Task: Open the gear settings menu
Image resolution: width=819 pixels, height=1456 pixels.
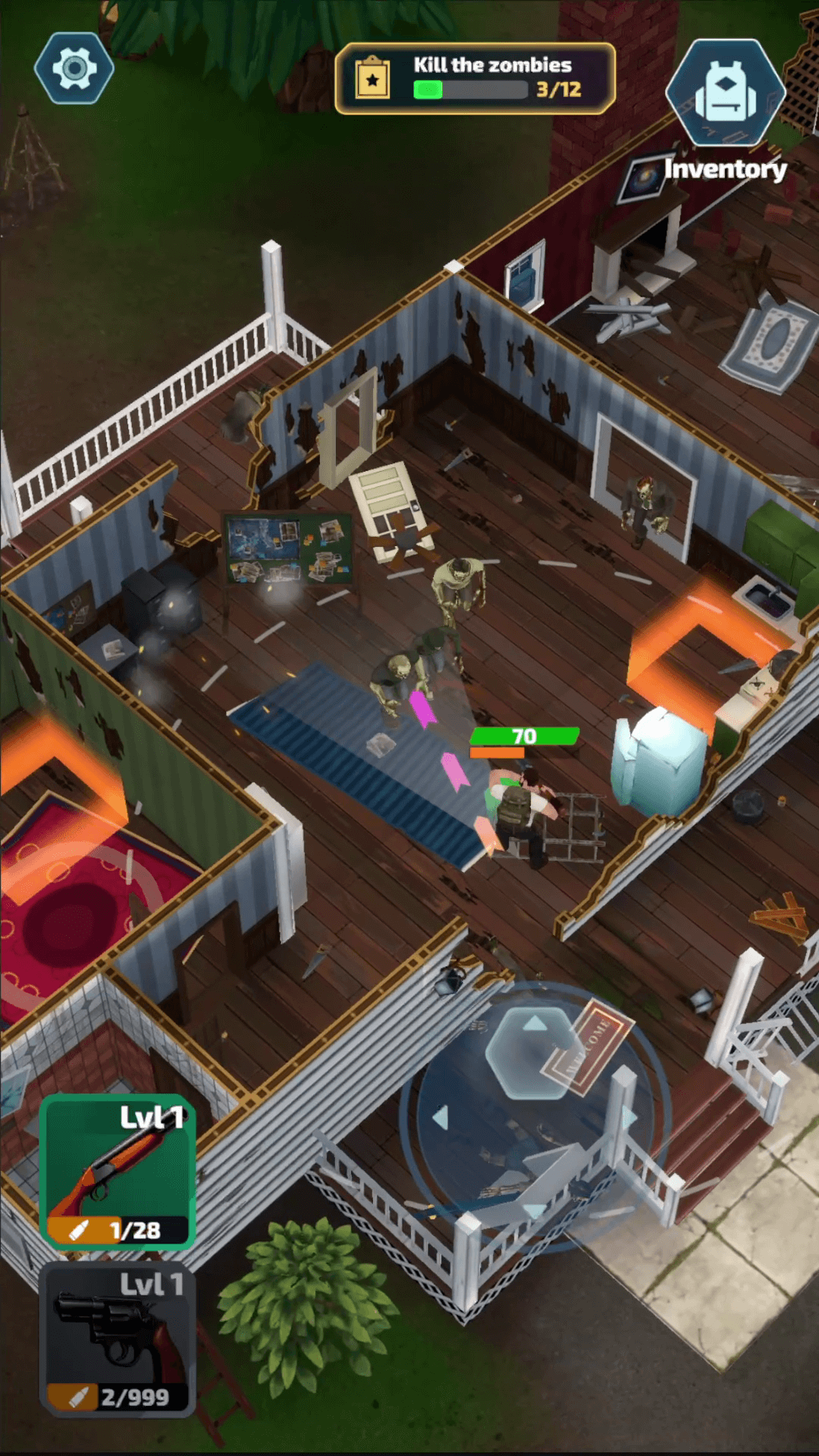Action: [74, 68]
